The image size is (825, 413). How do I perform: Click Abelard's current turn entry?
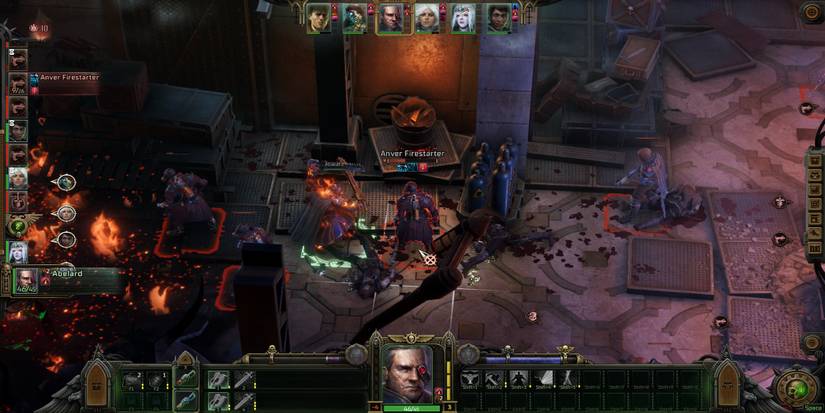click(x=26, y=279)
